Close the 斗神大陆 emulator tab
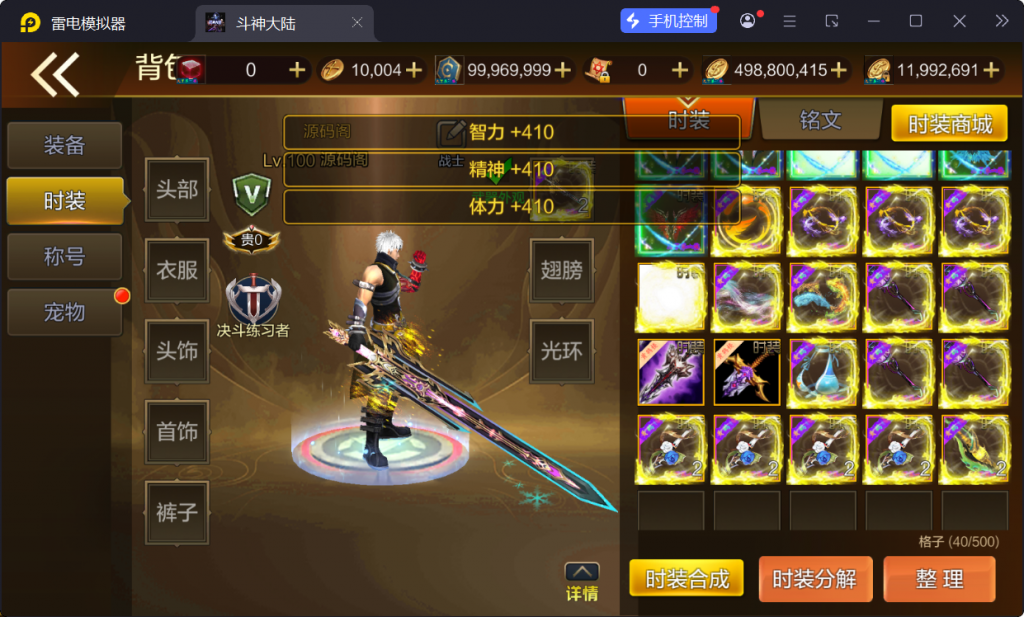Screen dimensions: 1024x617 coord(358,22)
